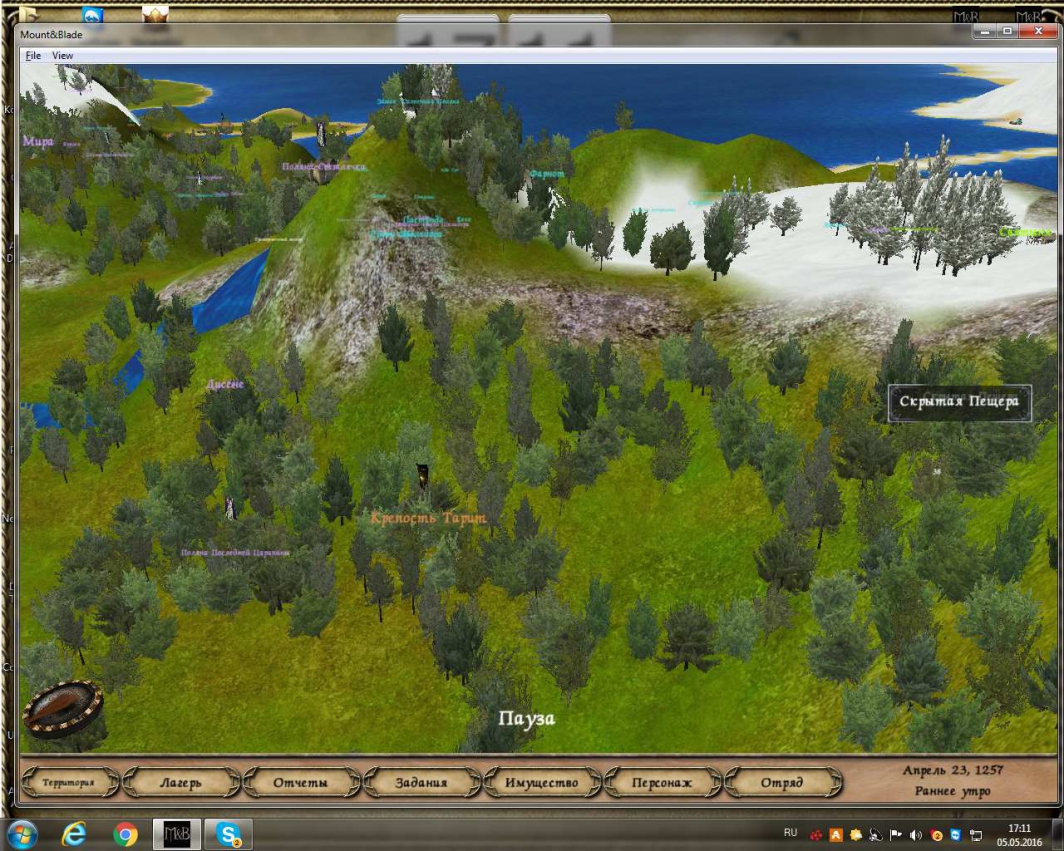Viewport: 1064px width, 851px height.
Task: Open the Задания quest log
Action: (421, 783)
